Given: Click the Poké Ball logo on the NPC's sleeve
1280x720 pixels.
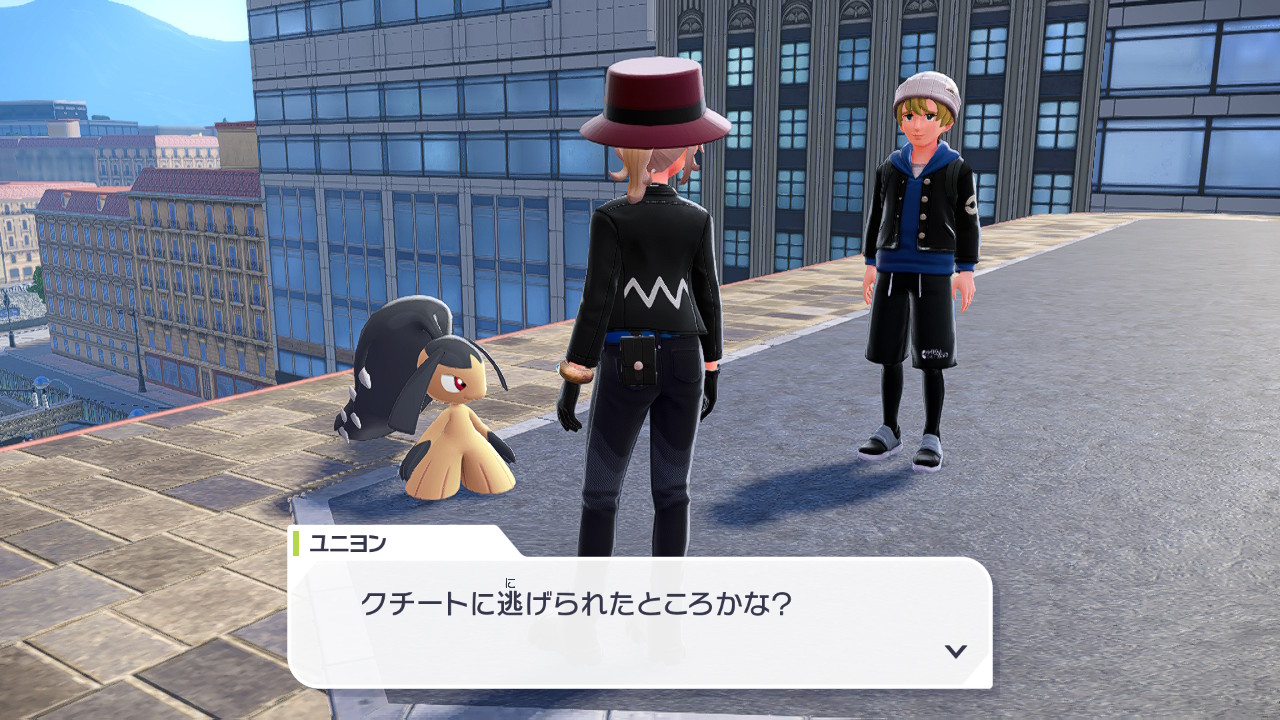Looking at the screenshot, I should (x=971, y=205).
